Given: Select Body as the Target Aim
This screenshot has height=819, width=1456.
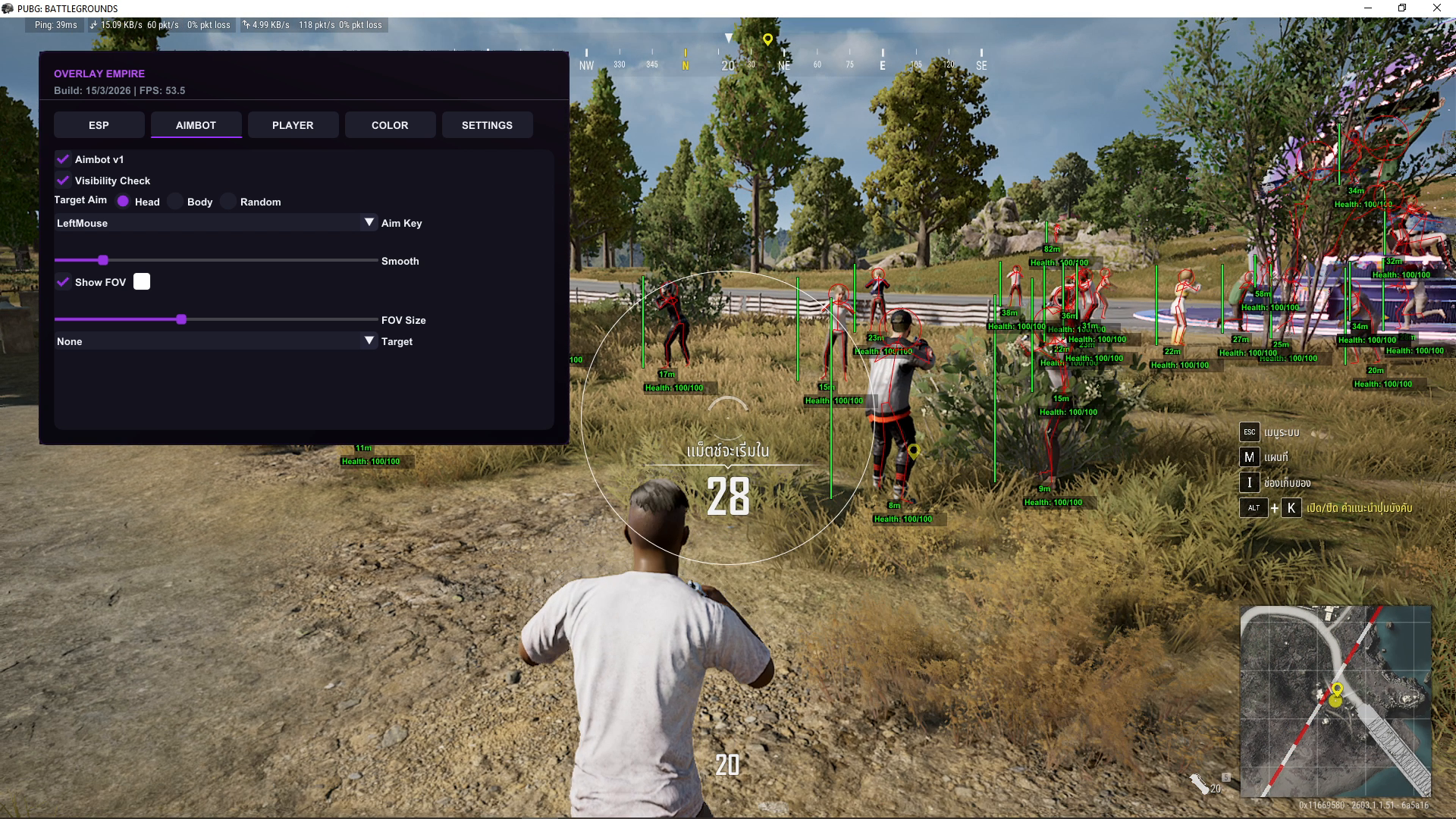Looking at the screenshot, I should (175, 201).
